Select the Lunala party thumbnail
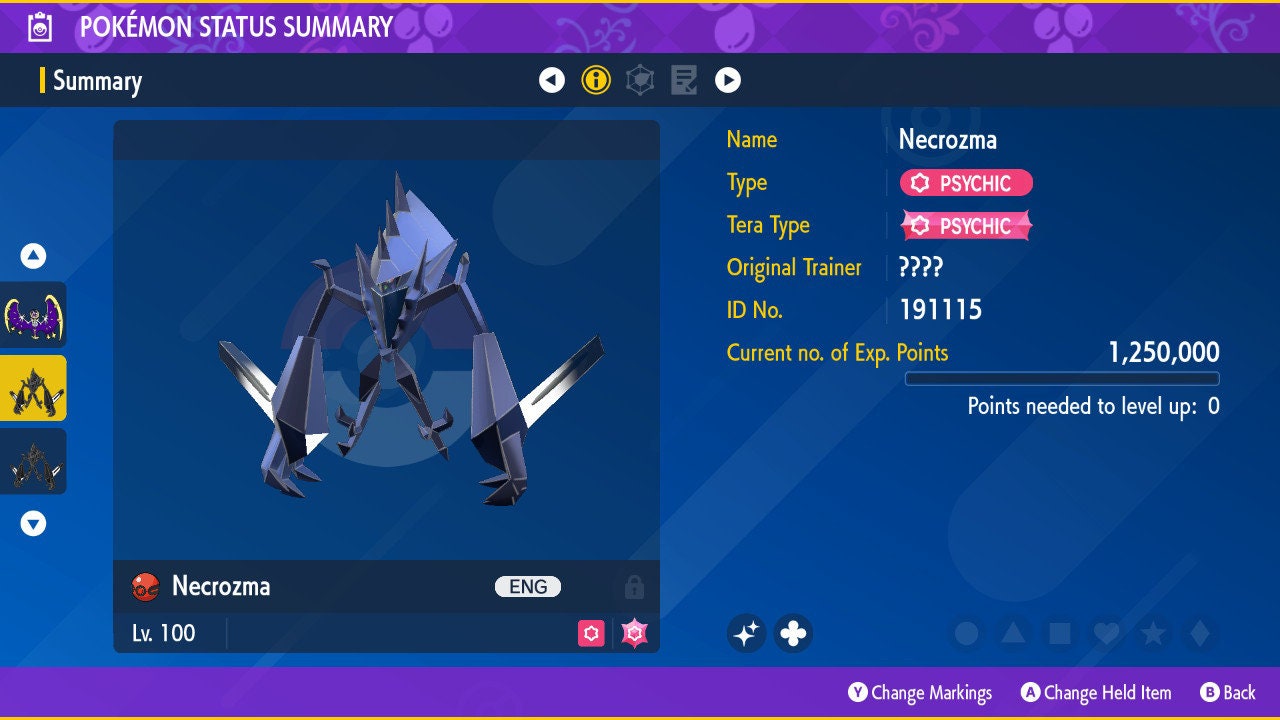 [34, 315]
